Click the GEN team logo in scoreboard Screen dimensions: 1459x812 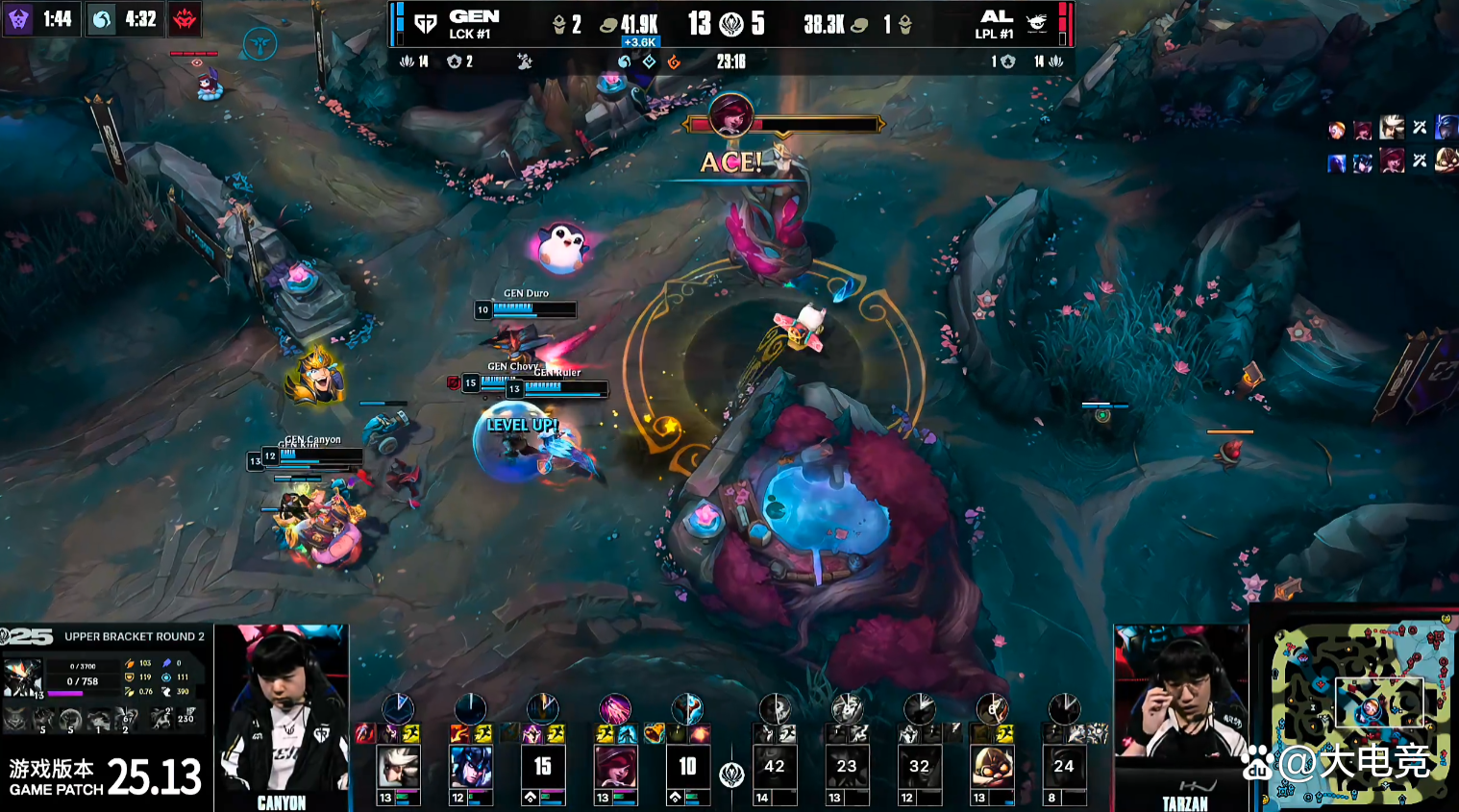pos(425,24)
